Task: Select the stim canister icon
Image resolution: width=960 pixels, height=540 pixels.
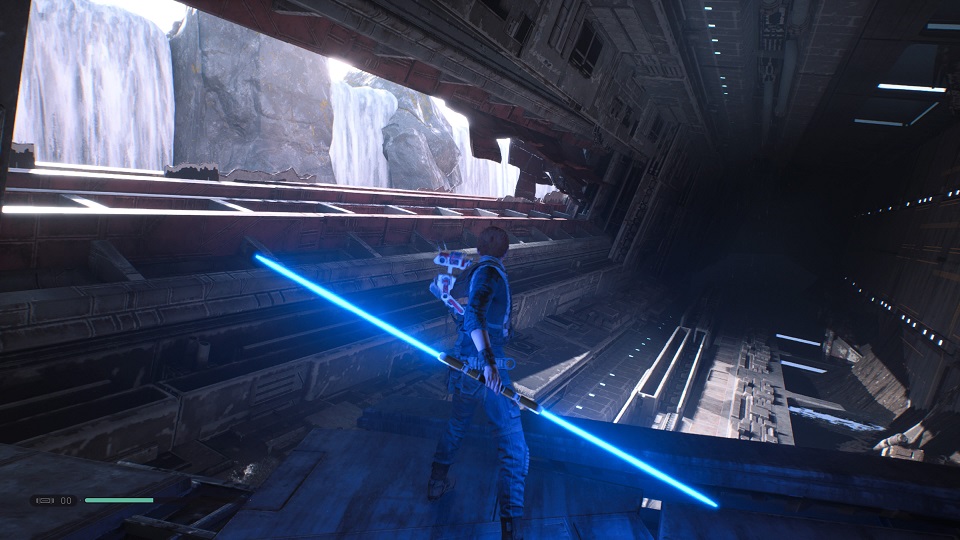Action: click(x=45, y=500)
